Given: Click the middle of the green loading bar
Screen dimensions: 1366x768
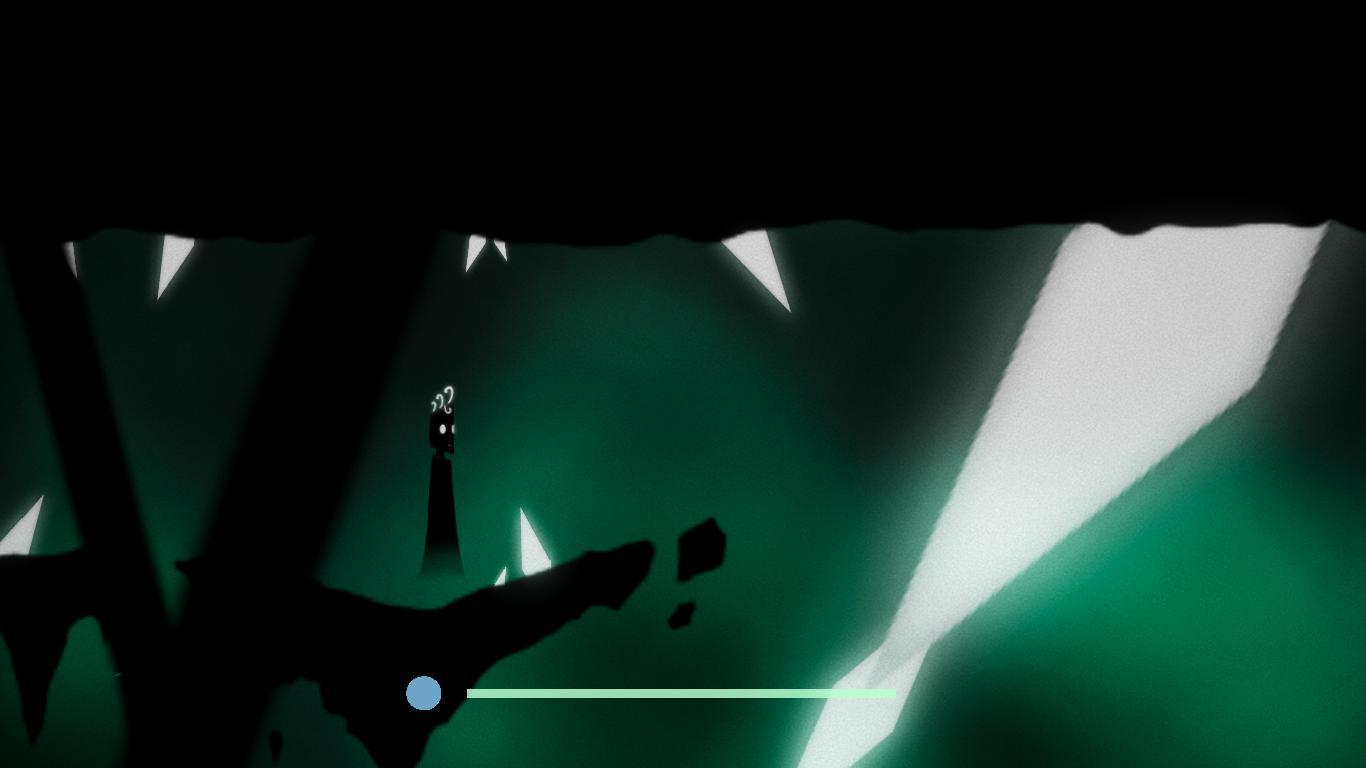Looking at the screenshot, I should point(680,693).
